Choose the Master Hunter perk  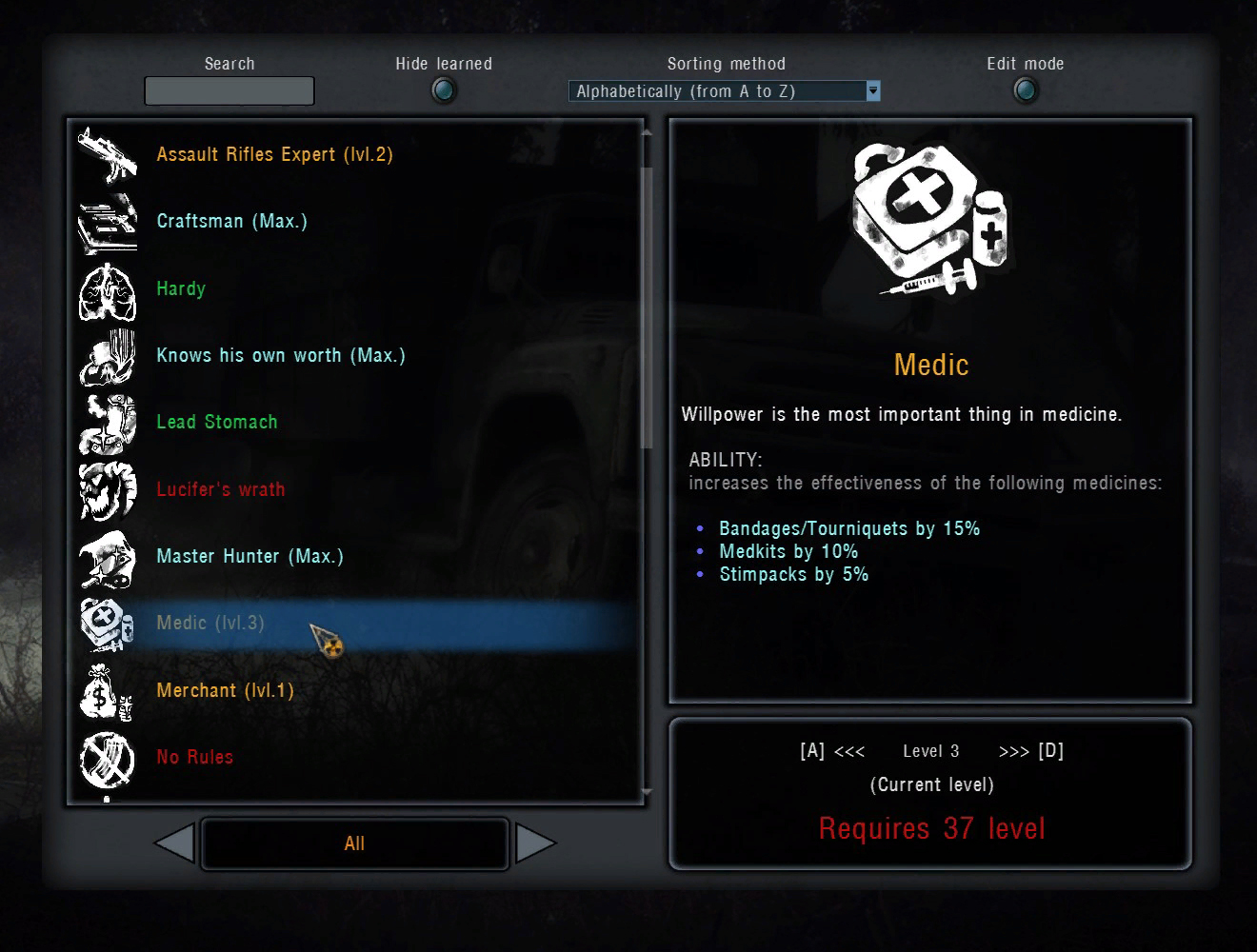pyautogui.click(x=249, y=556)
